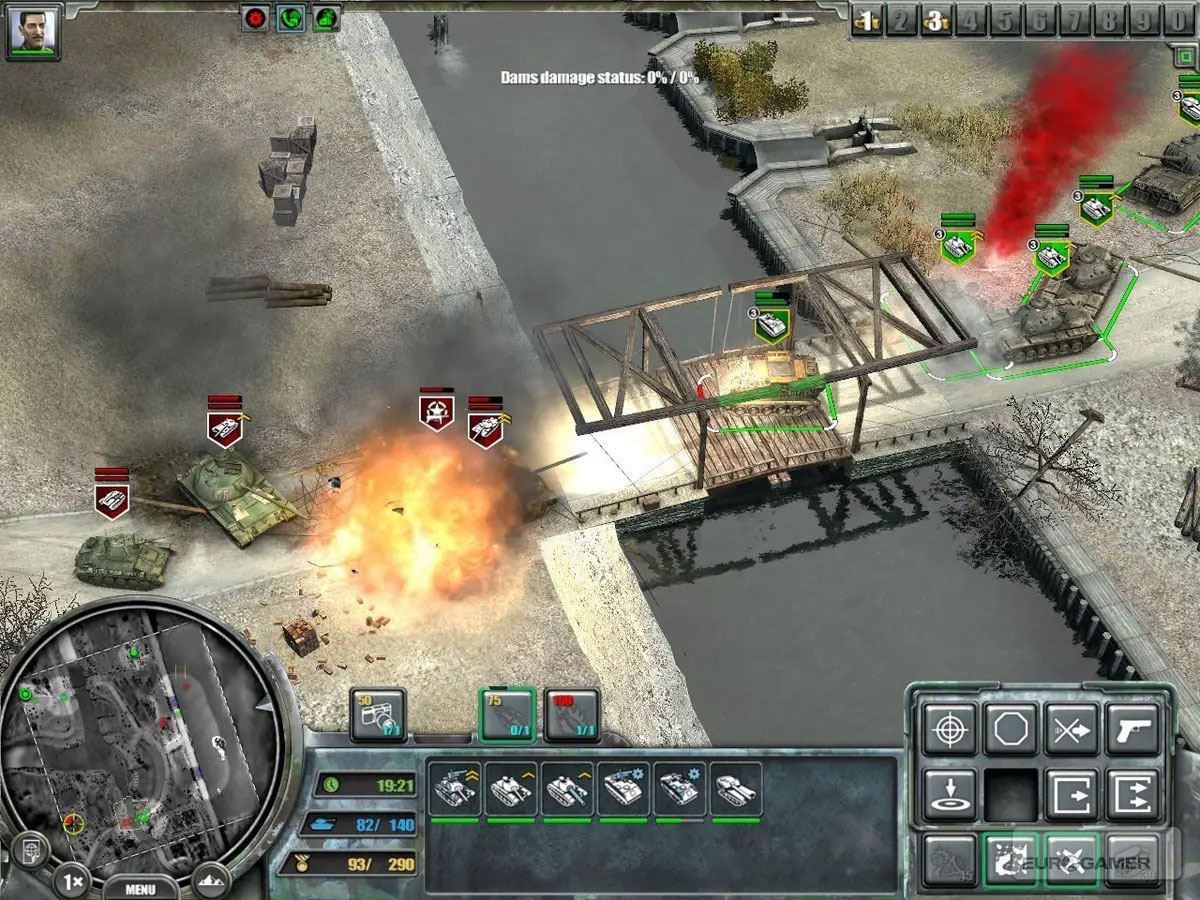
Task: Select the allied tank marker on the bridge
Action: pos(771,323)
